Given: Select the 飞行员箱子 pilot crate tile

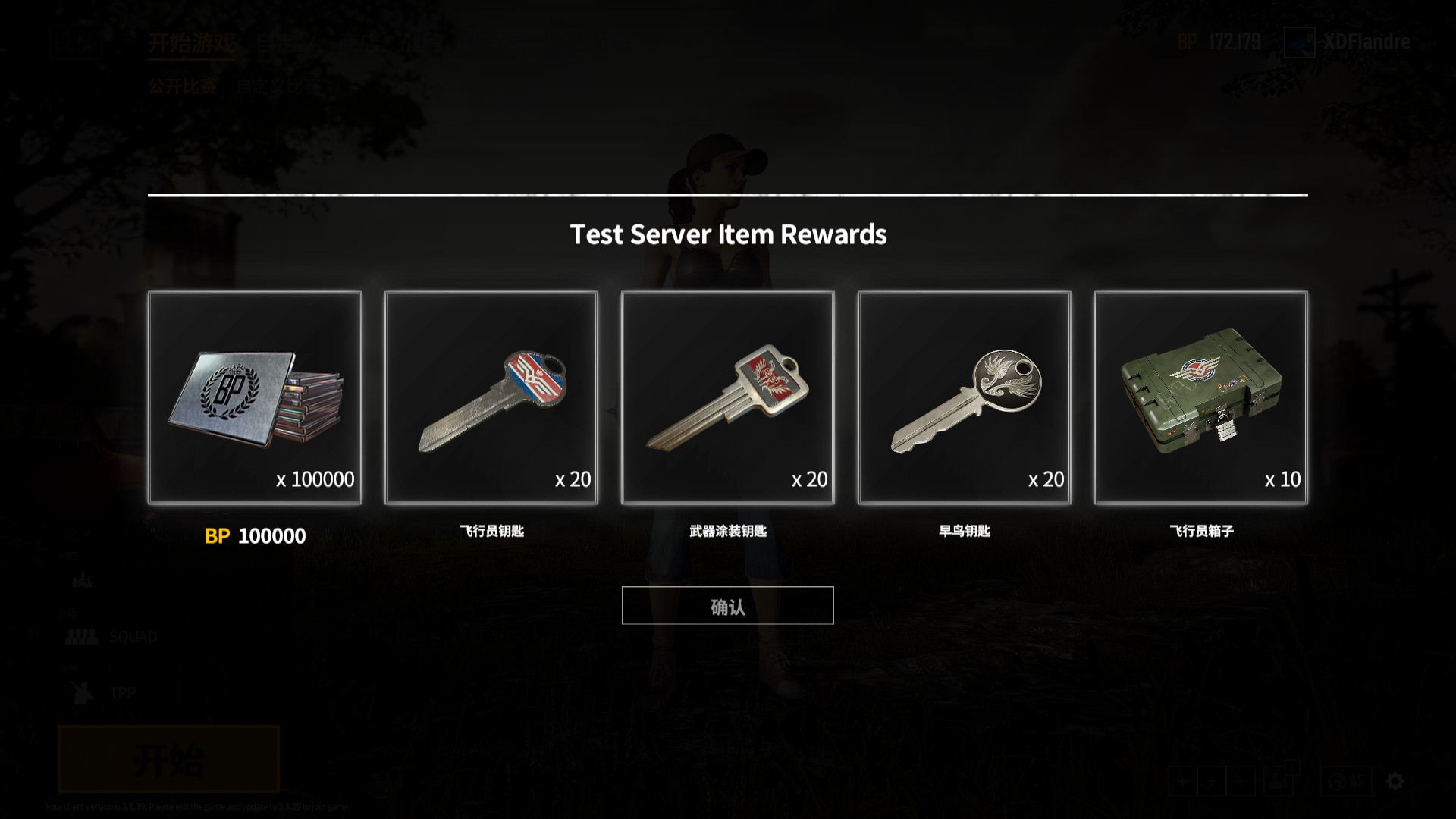Looking at the screenshot, I should [x=1201, y=397].
